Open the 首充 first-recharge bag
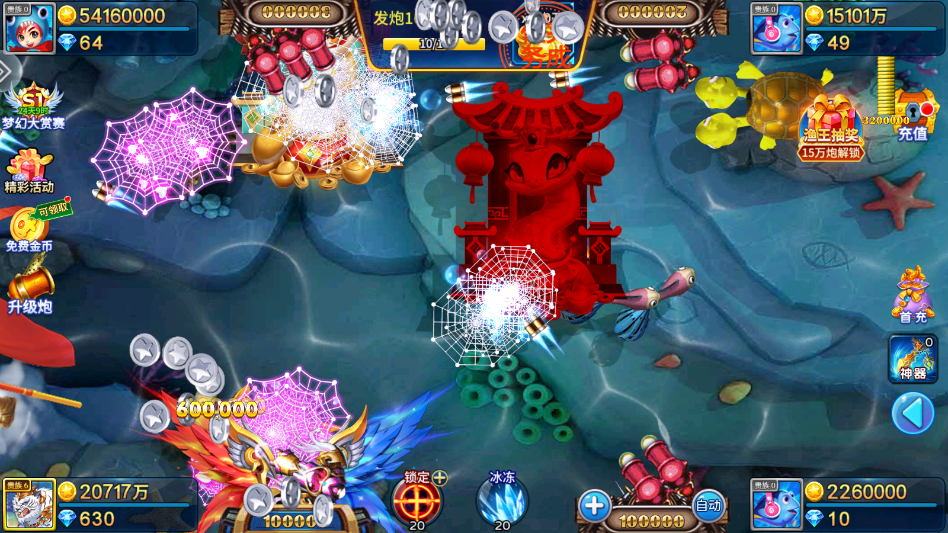948x533 pixels. [x=912, y=293]
